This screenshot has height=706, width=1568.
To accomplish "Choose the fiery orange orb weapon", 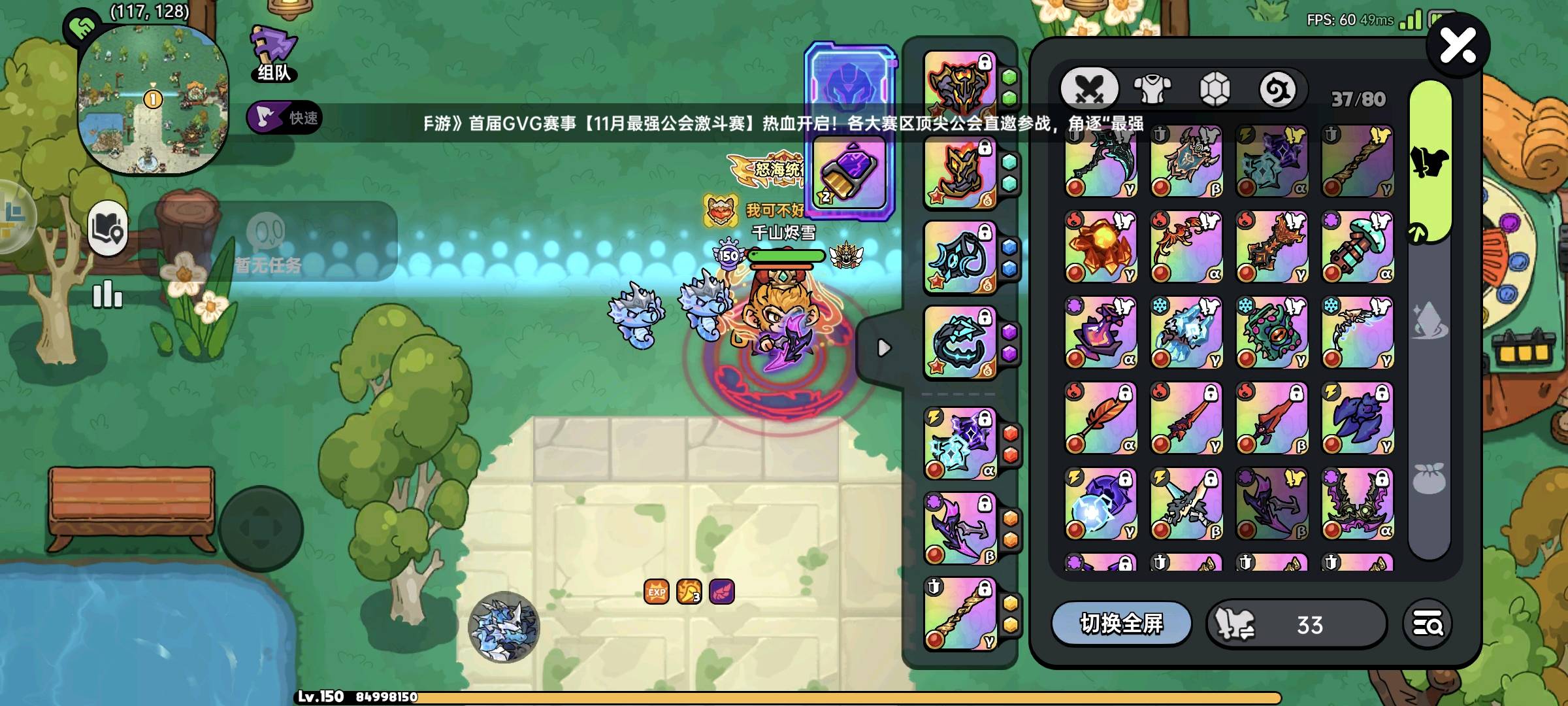I will (x=1100, y=246).
